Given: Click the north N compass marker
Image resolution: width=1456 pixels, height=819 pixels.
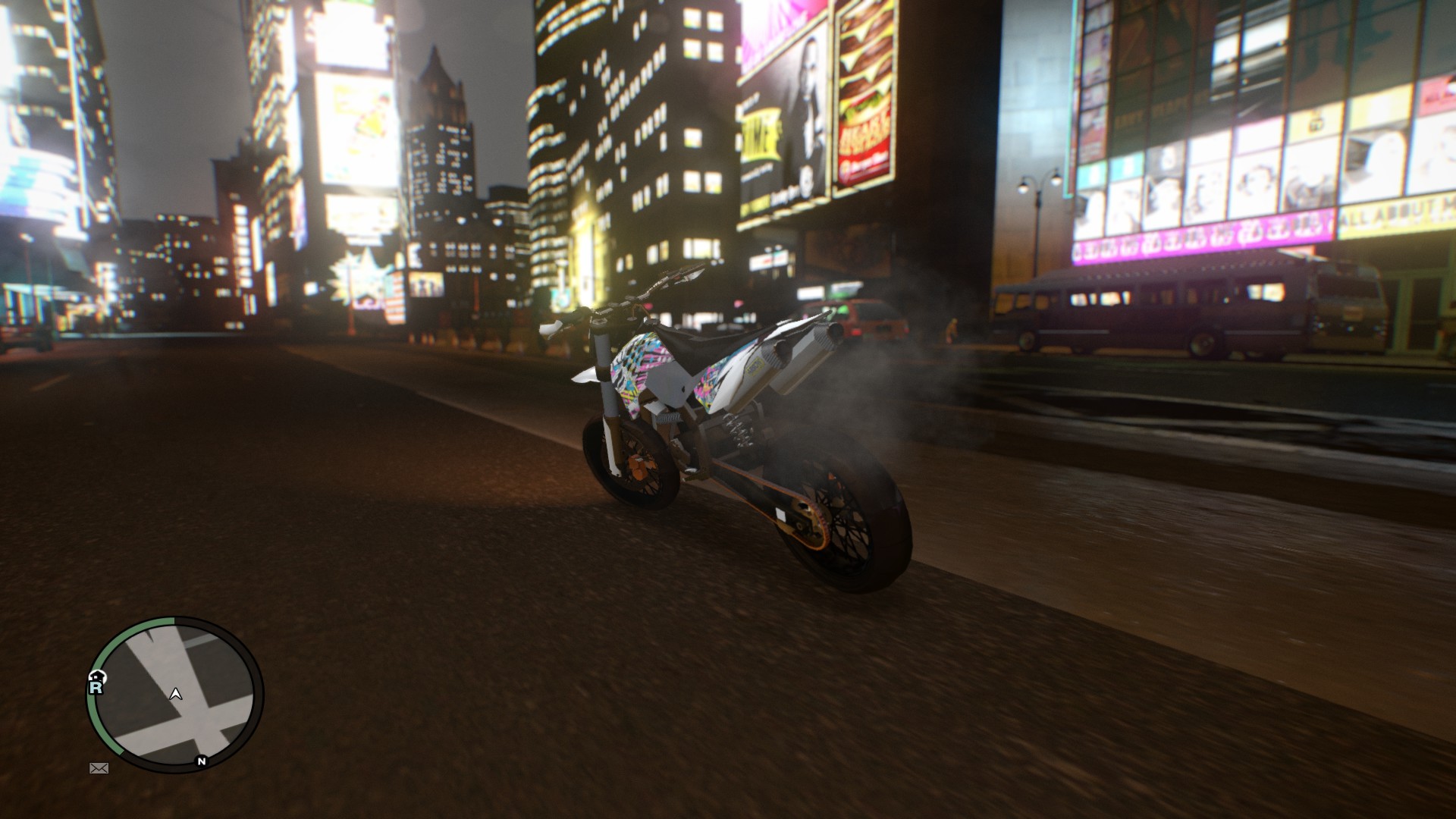Looking at the screenshot, I should [202, 761].
